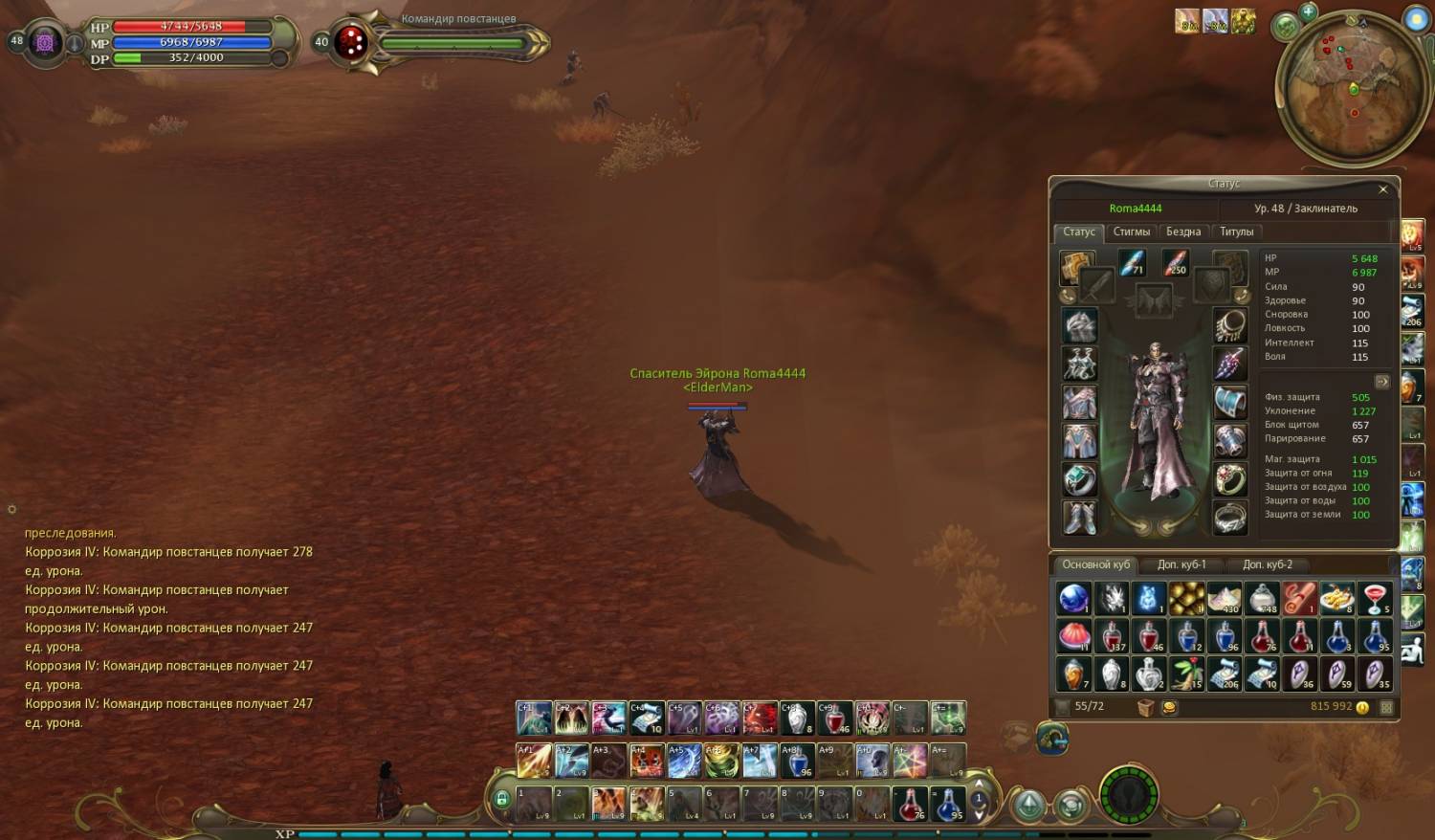Image resolution: width=1435 pixels, height=840 pixels.
Task: Use the scroll in hotbar slot C+4
Action: [x=647, y=718]
